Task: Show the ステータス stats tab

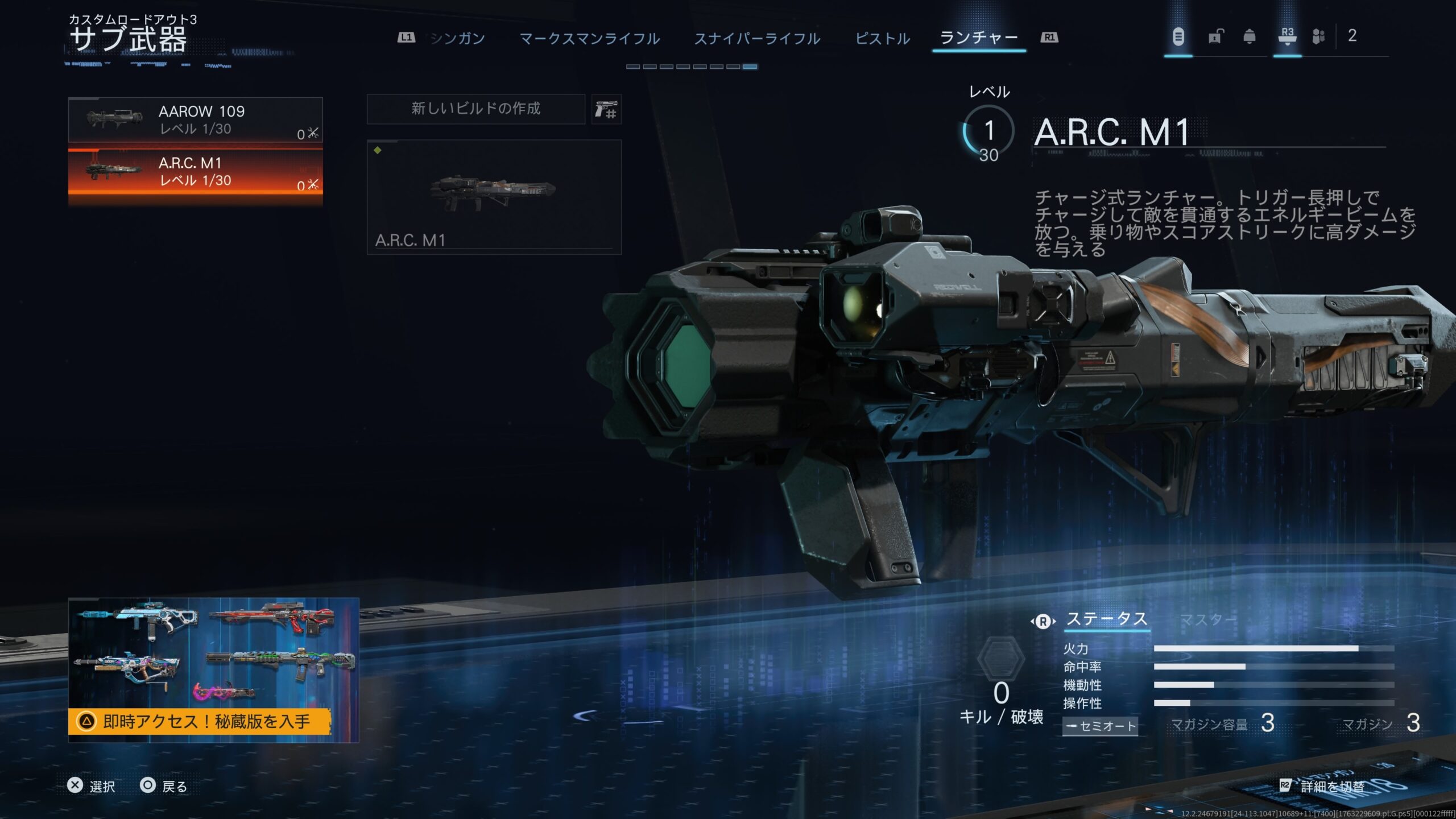Action: tap(1106, 619)
